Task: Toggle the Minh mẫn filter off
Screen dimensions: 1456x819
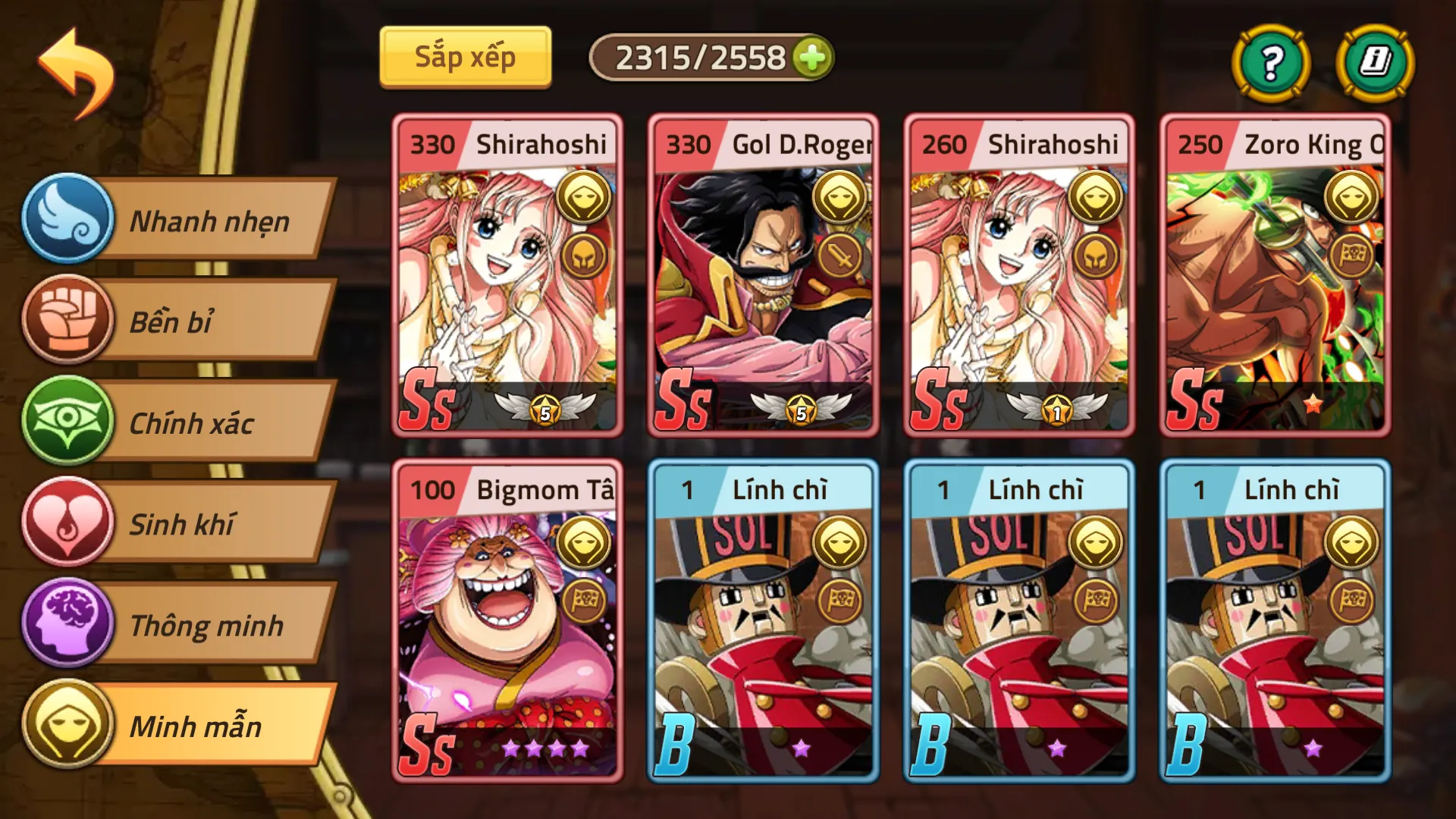Action: 212,726
